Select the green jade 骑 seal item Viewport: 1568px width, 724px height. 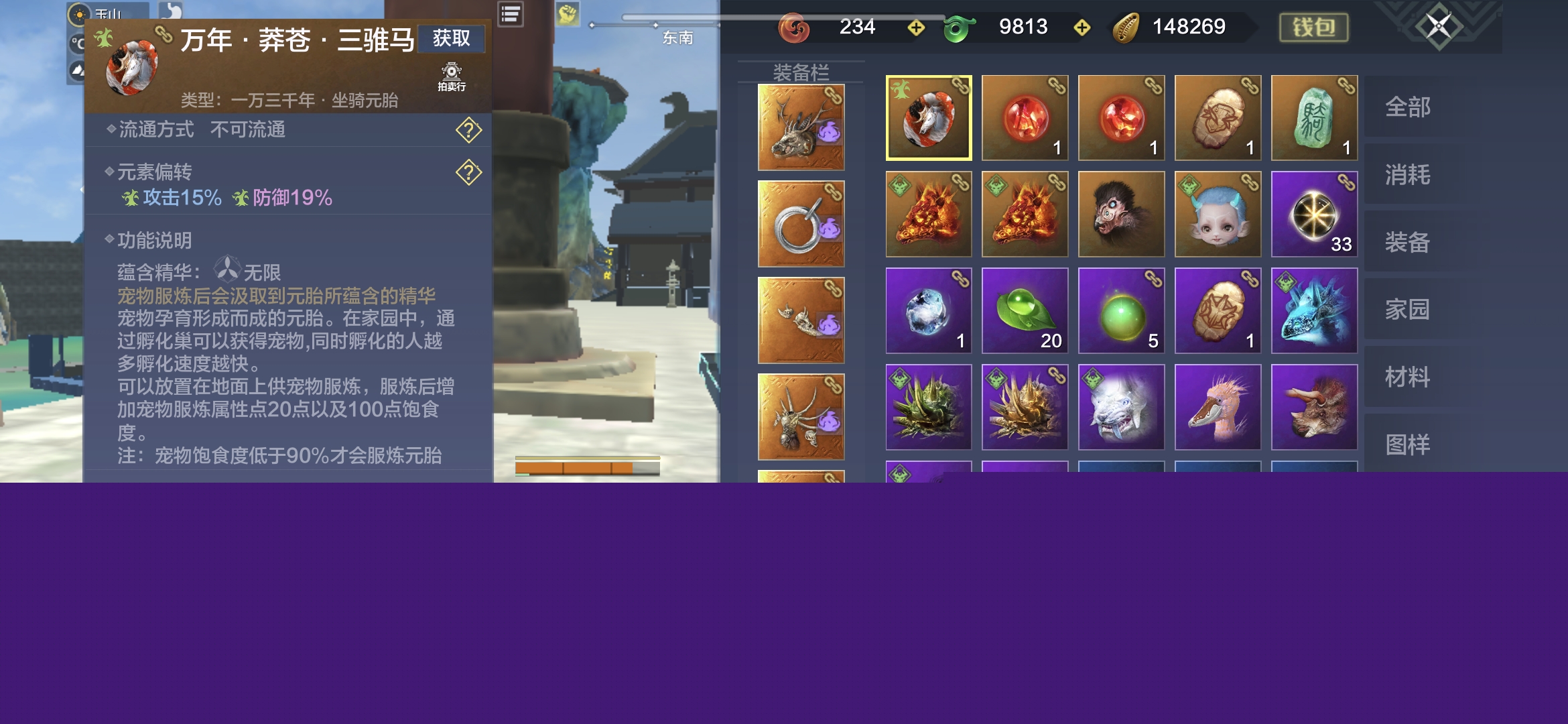tap(1314, 118)
